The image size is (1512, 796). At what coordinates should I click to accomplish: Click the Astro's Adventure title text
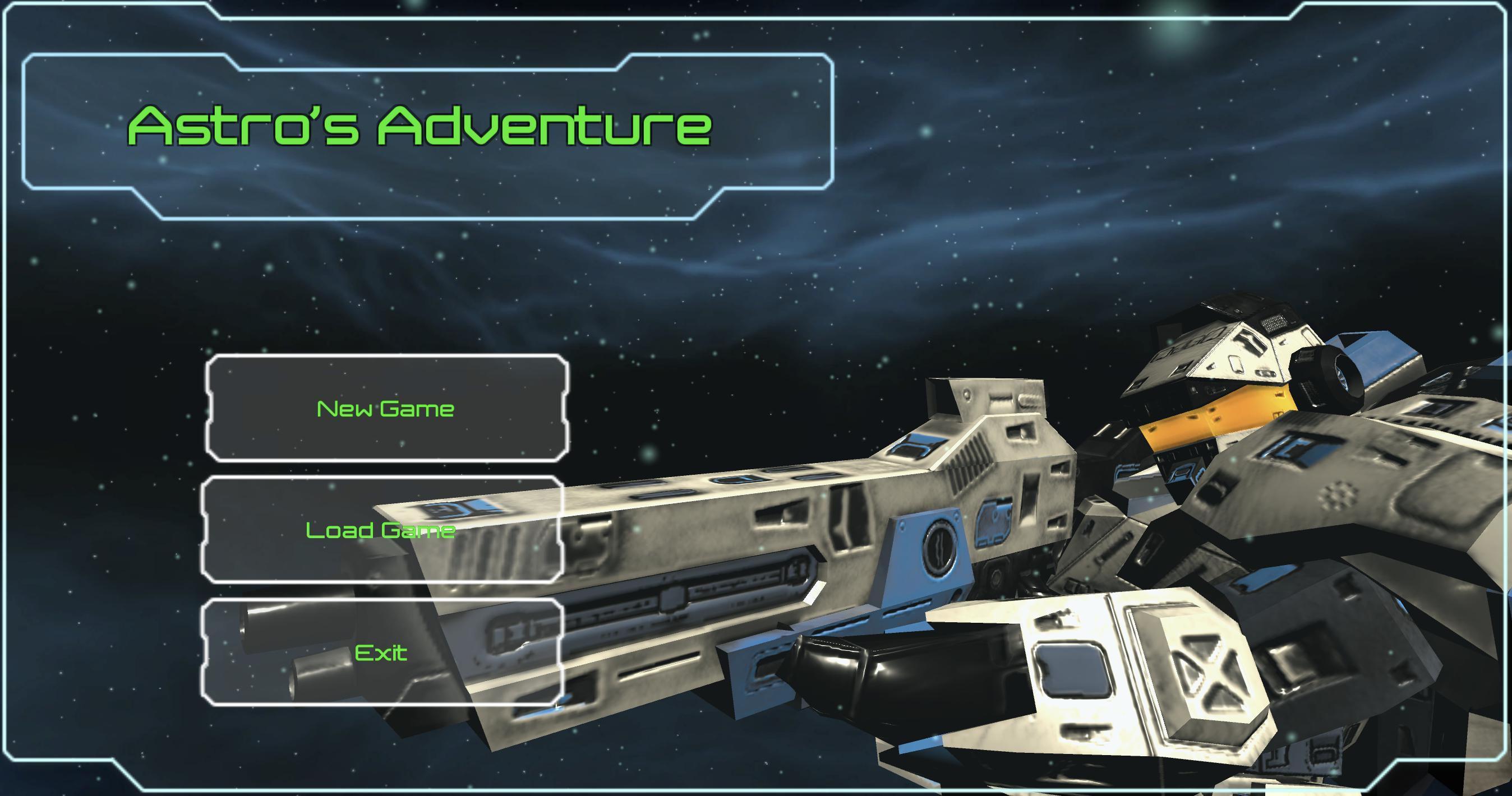(420, 126)
